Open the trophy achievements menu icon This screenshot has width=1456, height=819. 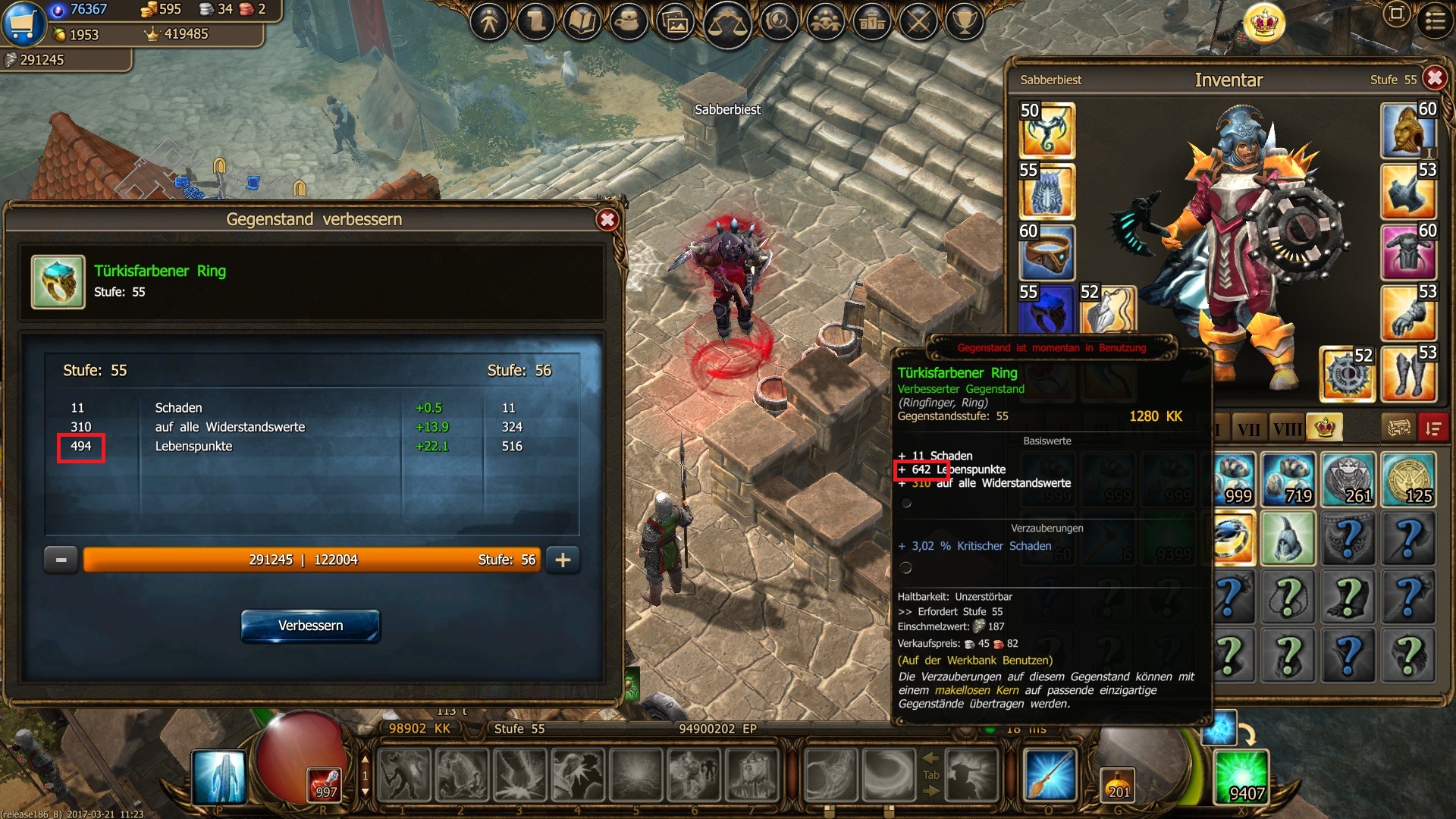click(x=965, y=21)
